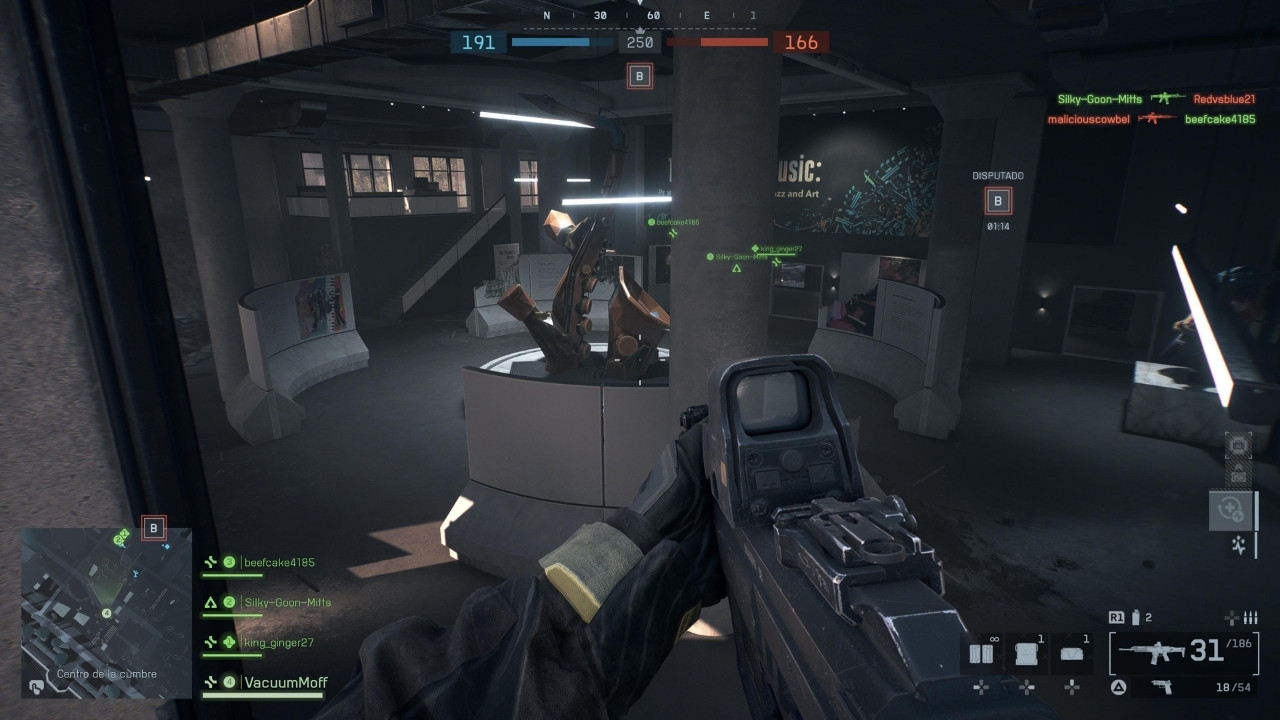Switch to the secondary pistol weapon slot

point(1161,686)
